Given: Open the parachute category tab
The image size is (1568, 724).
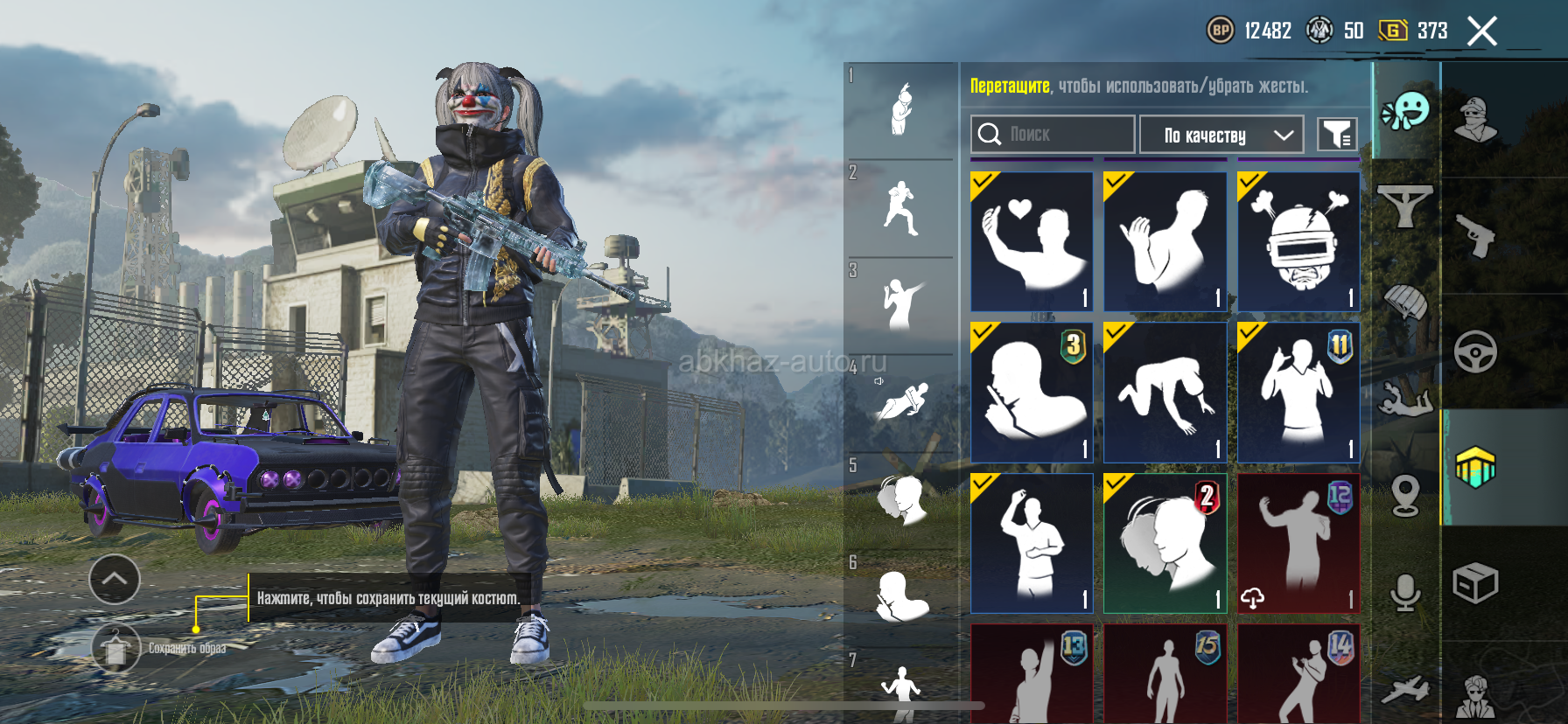Looking at the screenshot, I should click(x=1405, y=303).
